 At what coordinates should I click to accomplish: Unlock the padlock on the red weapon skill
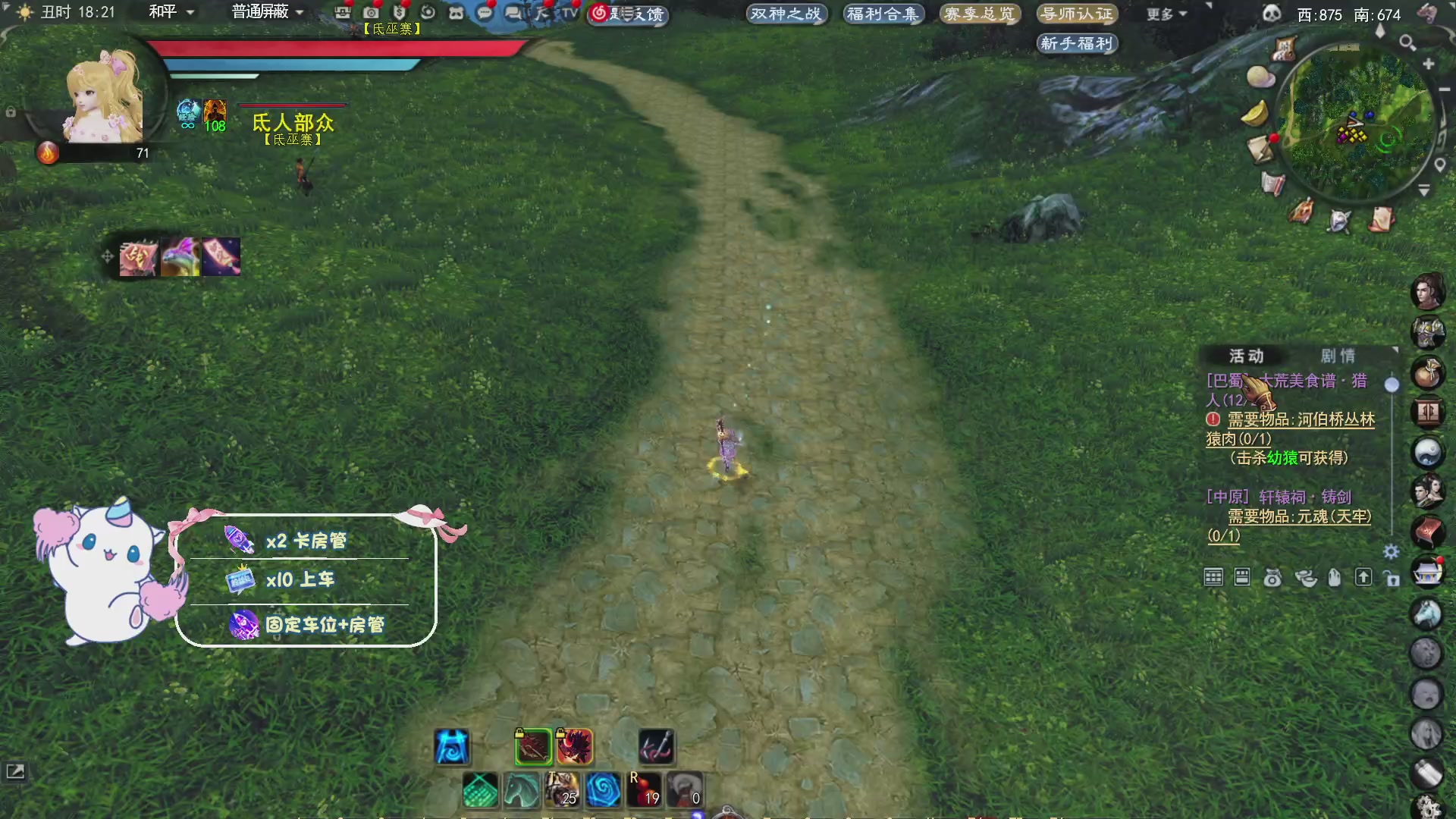pyautogui.click(x=519, y=733)
